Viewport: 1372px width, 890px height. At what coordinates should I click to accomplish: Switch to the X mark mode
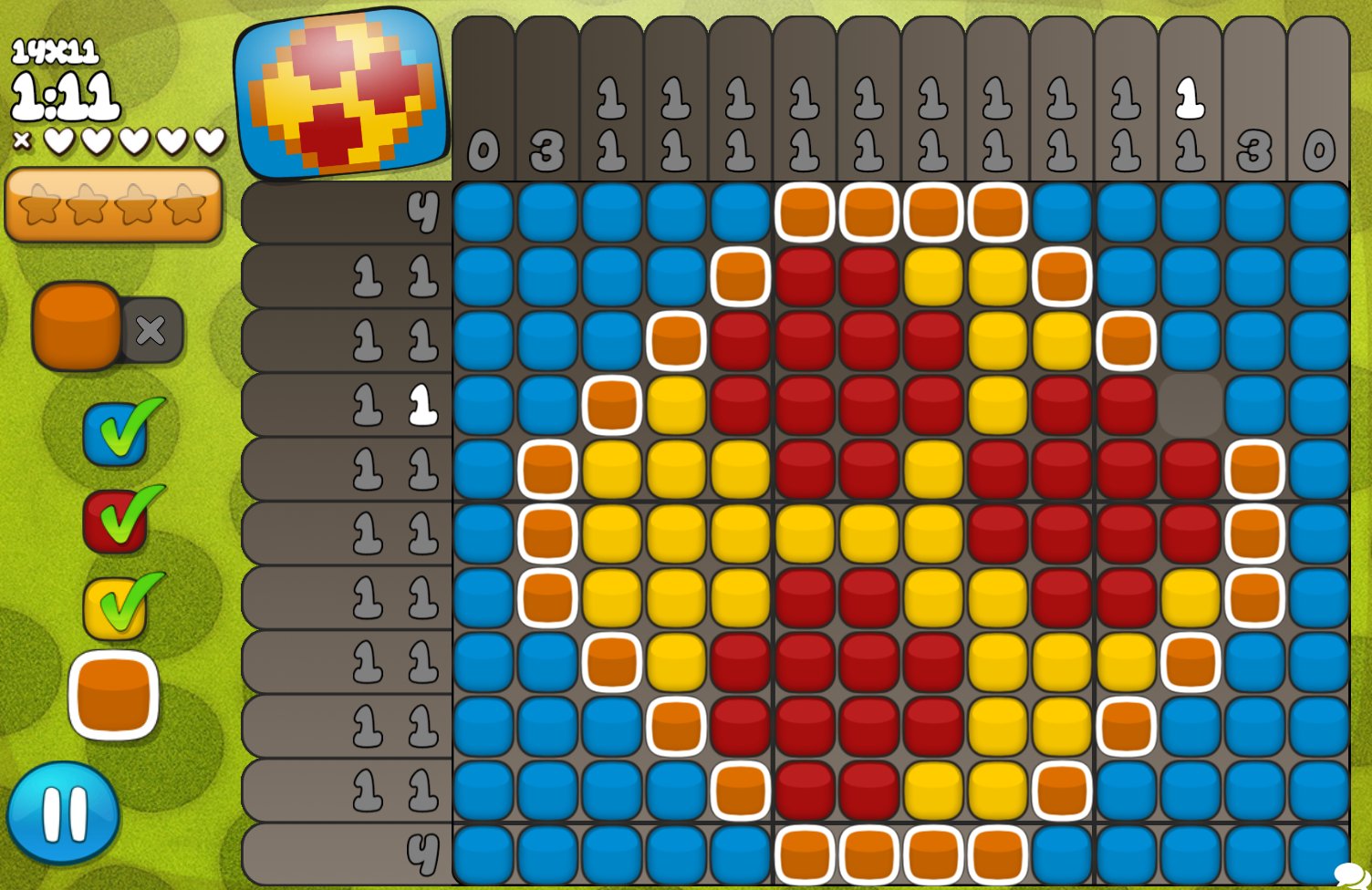pos(151,330)
